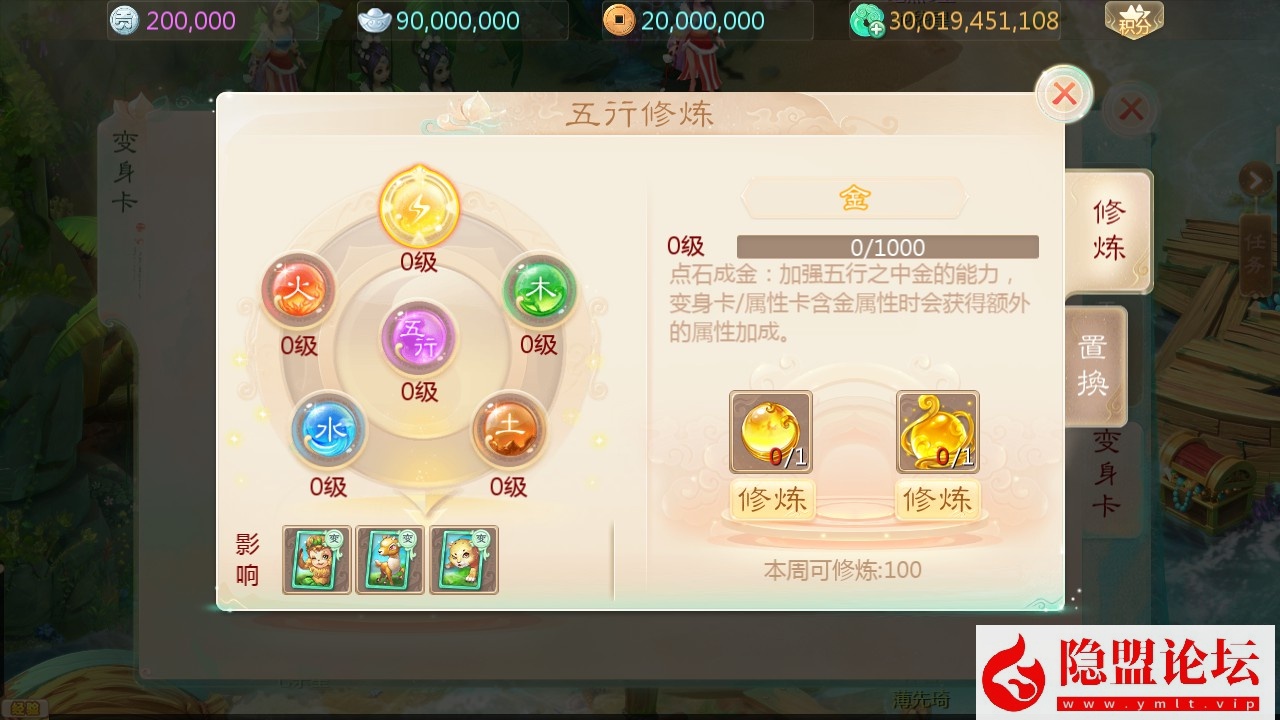Image resolution: width=1280 pixels, height=720 pixels.
Task: Select the 火 fire element orb
Action: click(299, 292)
